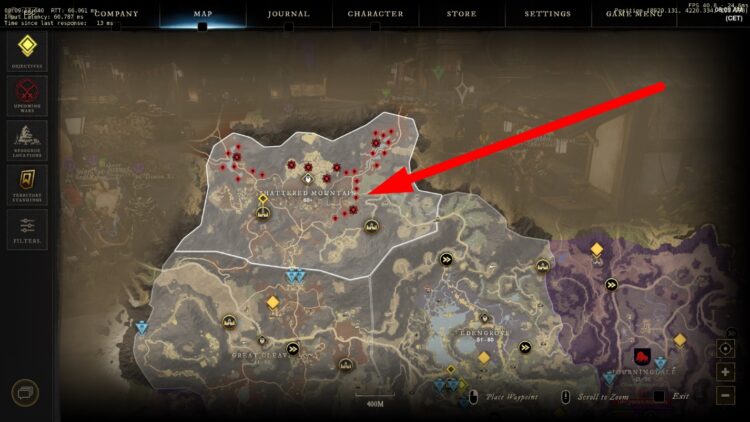This screenshot has width=750, height=422.
Task: Open the Settings tab
Action: [x=547, y=14]
